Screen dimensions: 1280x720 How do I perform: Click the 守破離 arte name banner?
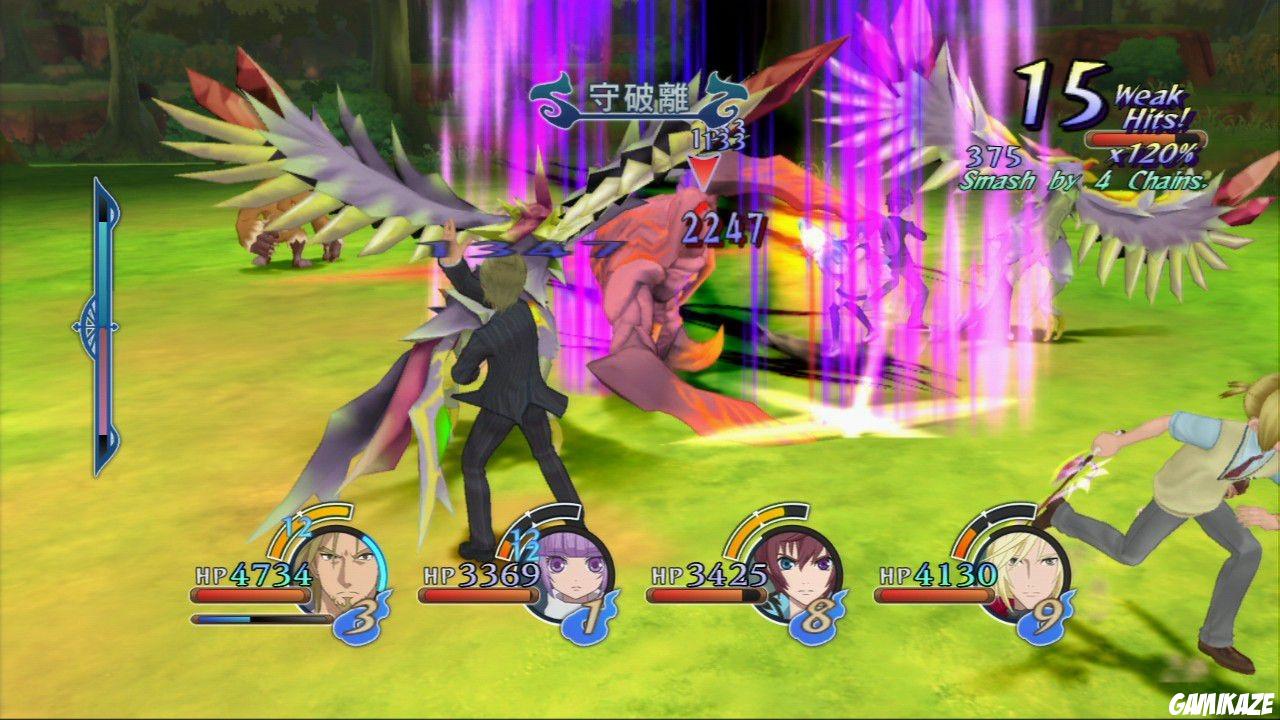click(638, 95)
